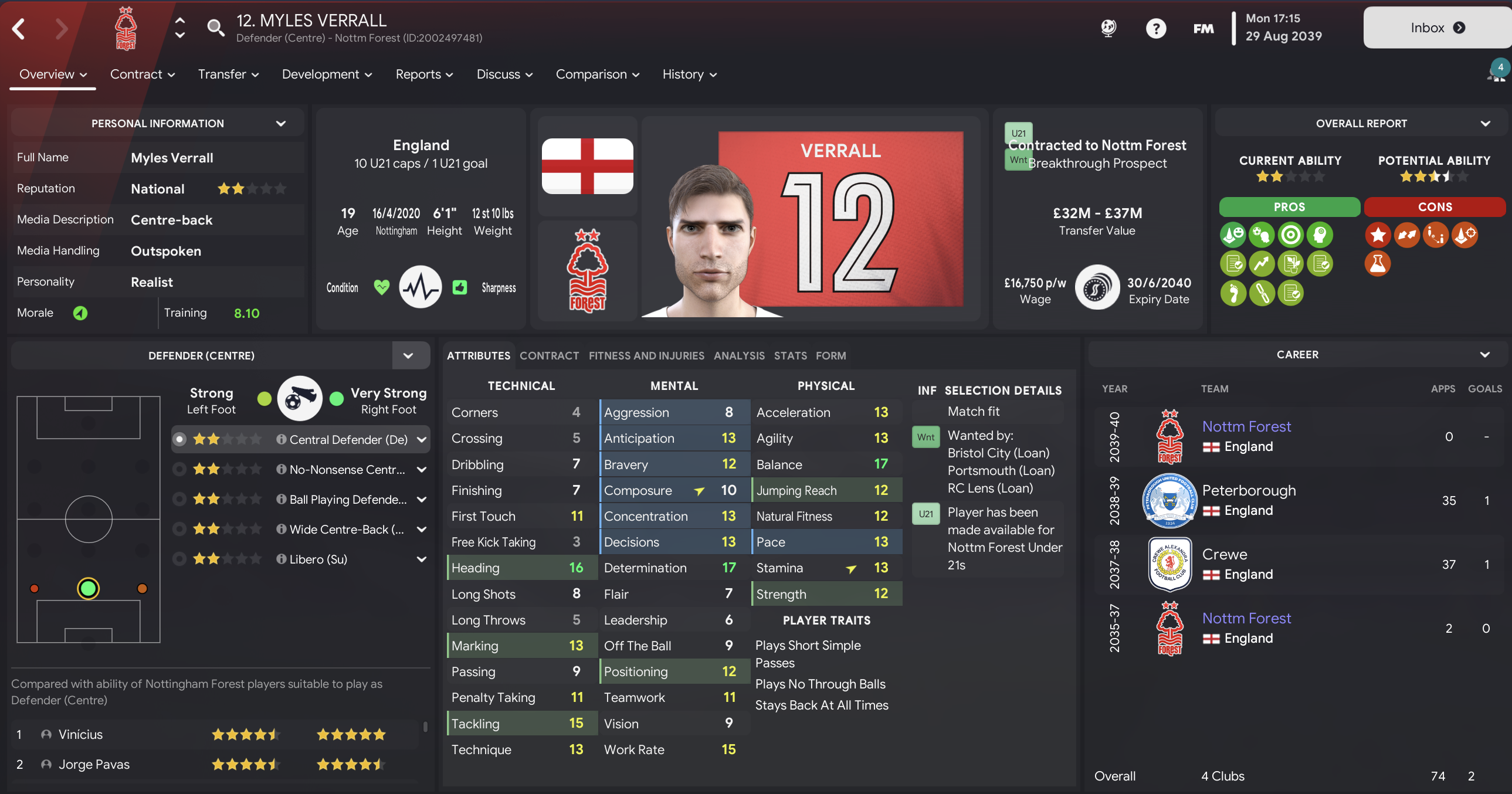This screenshot has width=1512, height=794.
Task: Open the History menu
Action: [x=689, y=74]
